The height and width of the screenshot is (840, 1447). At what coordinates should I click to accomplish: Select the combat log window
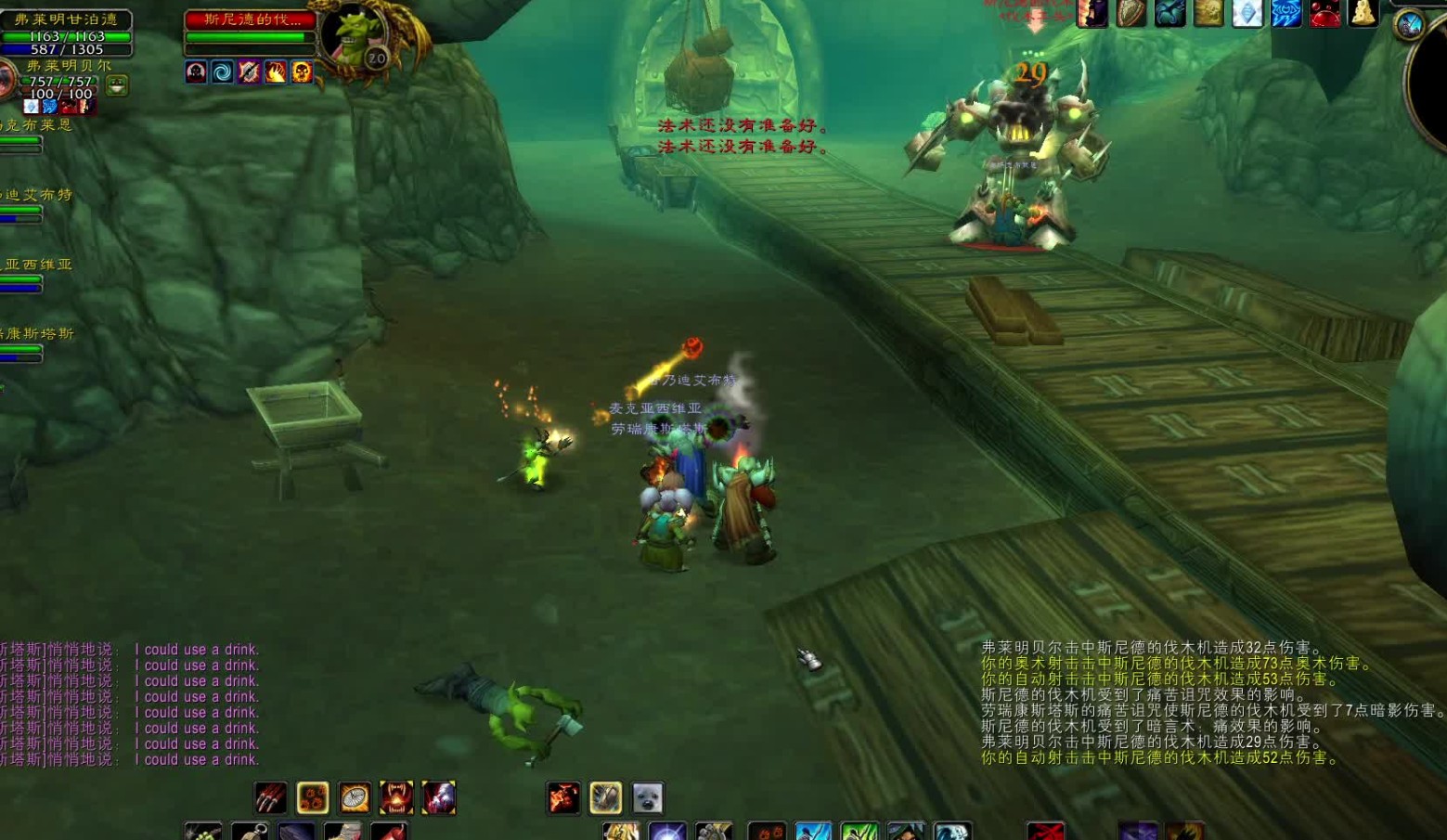[x=1207, y=703]
